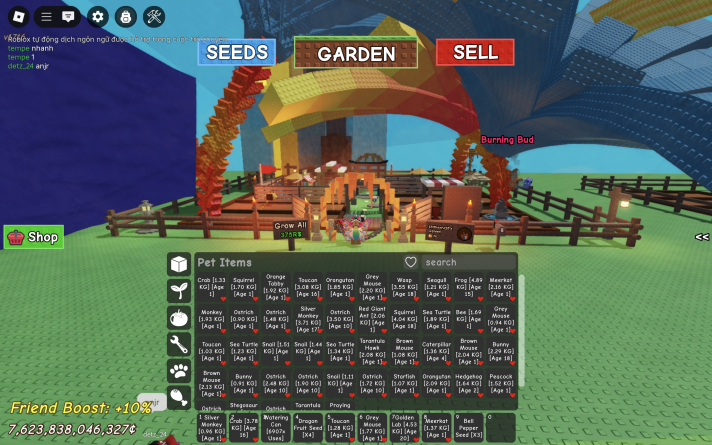Select the Orange Tabby pet item
The width and height of the screenshot is (712, 445).
[x=276, y=287]
